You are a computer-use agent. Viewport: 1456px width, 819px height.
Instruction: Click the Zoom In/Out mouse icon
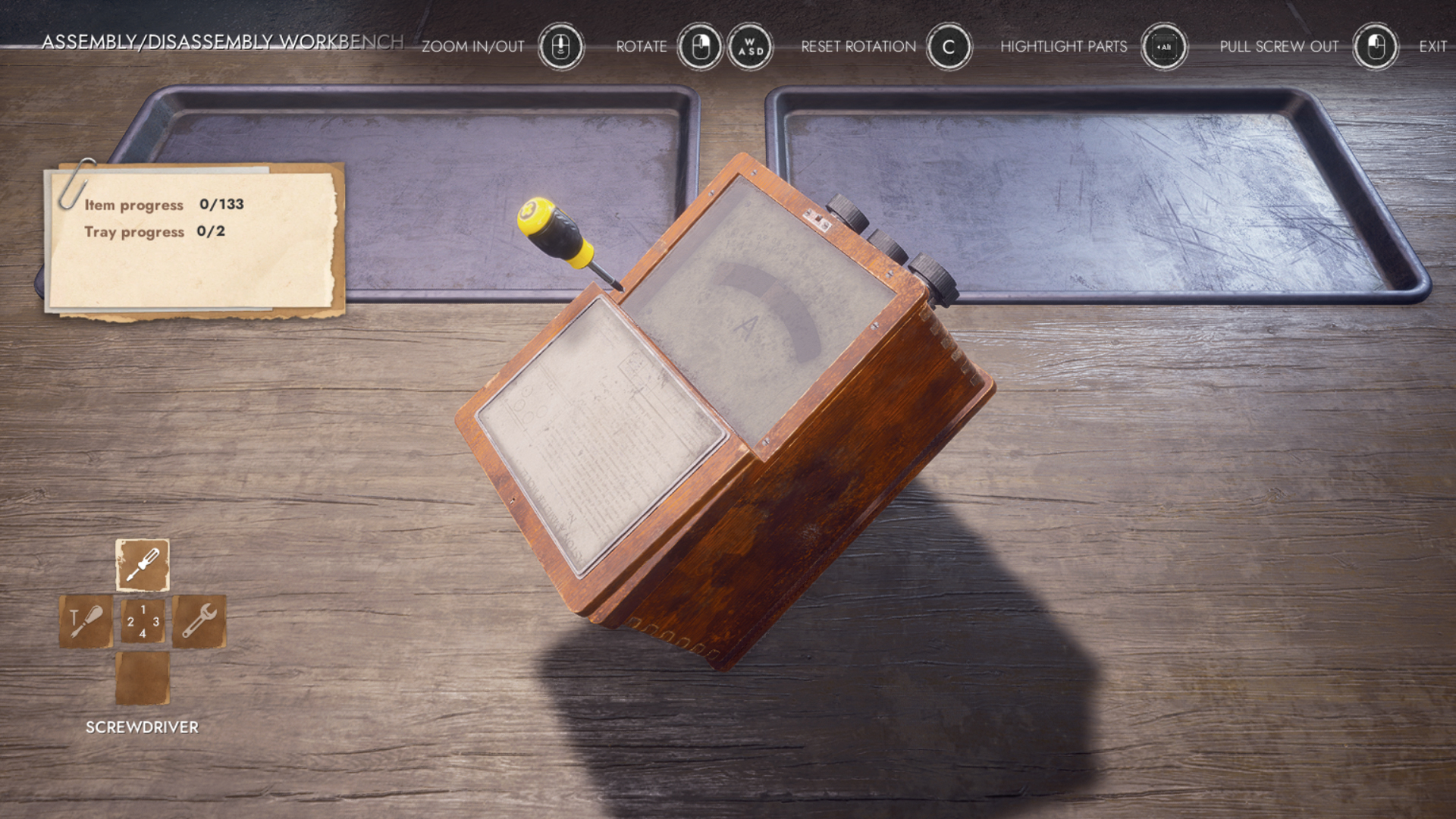(x=560, y=46)
